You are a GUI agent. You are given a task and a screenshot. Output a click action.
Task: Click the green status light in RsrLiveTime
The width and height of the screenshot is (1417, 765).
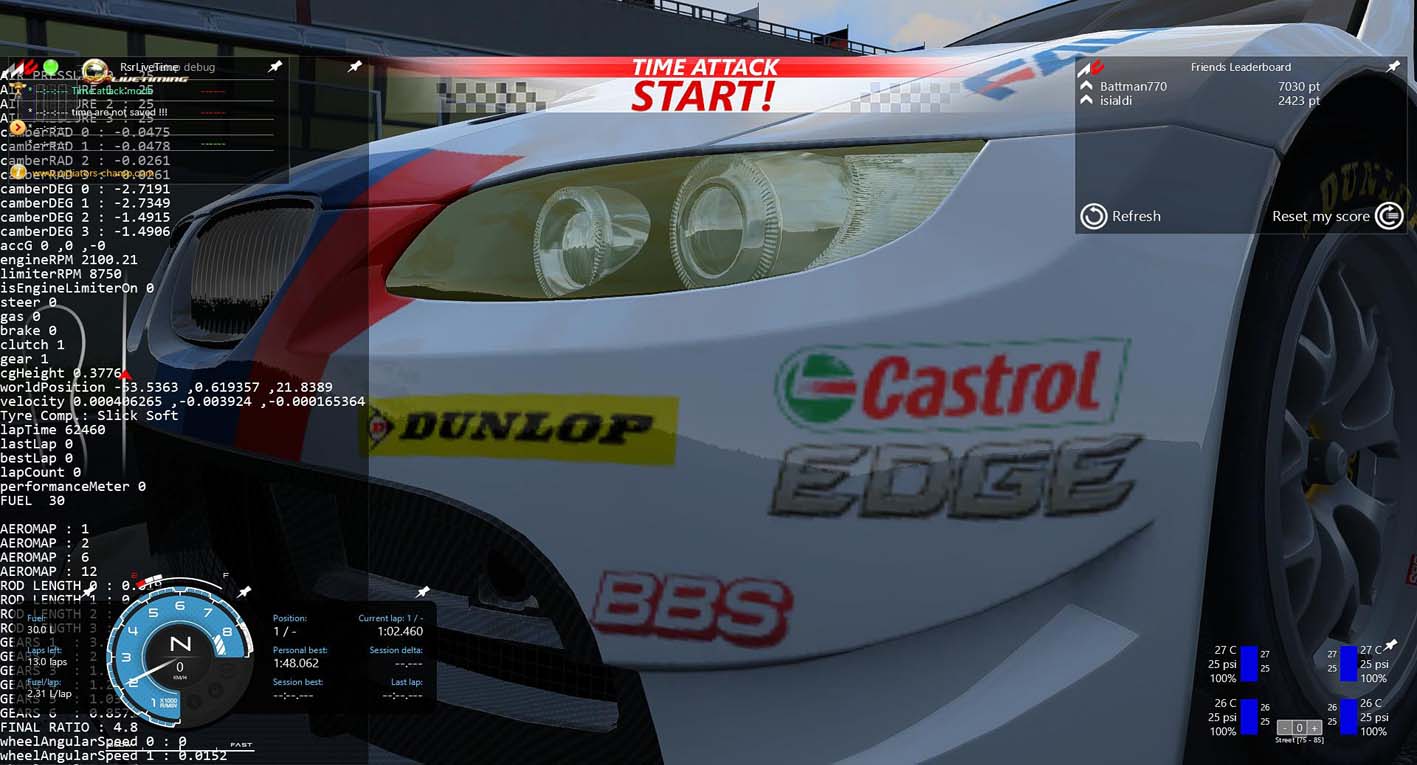coord(51,66)
